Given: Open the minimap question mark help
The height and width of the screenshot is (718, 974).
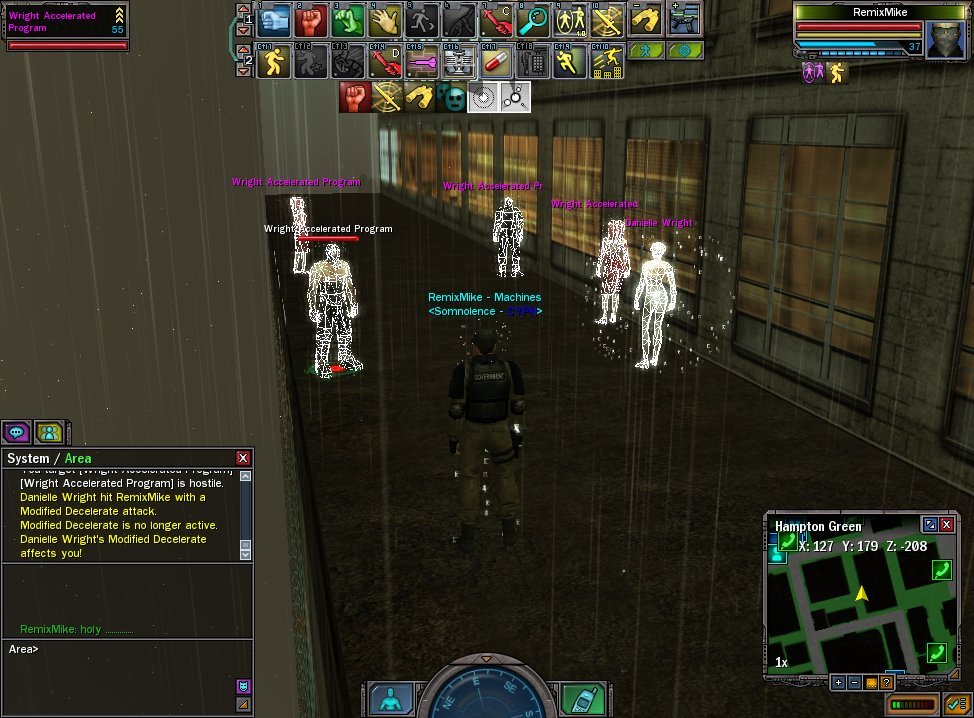Looking at the screenshot, I should 886,682.
